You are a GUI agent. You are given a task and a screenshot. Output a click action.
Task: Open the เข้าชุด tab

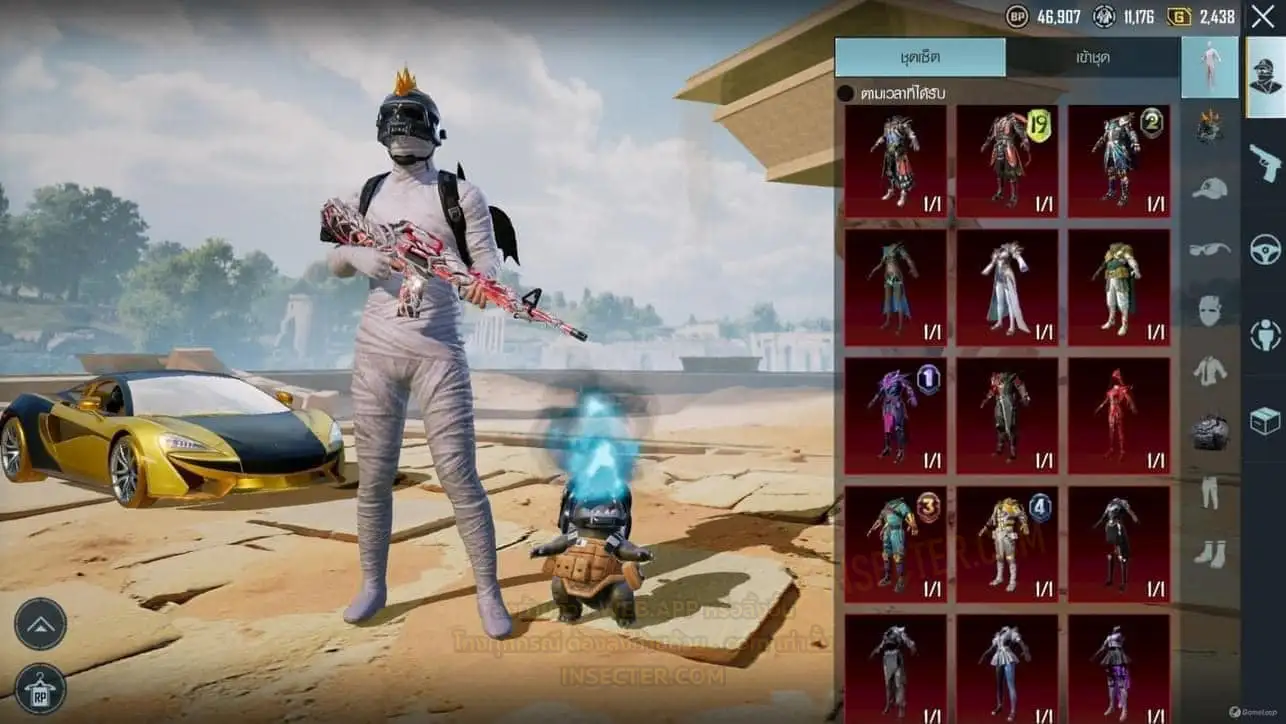tap(1093, 58)
